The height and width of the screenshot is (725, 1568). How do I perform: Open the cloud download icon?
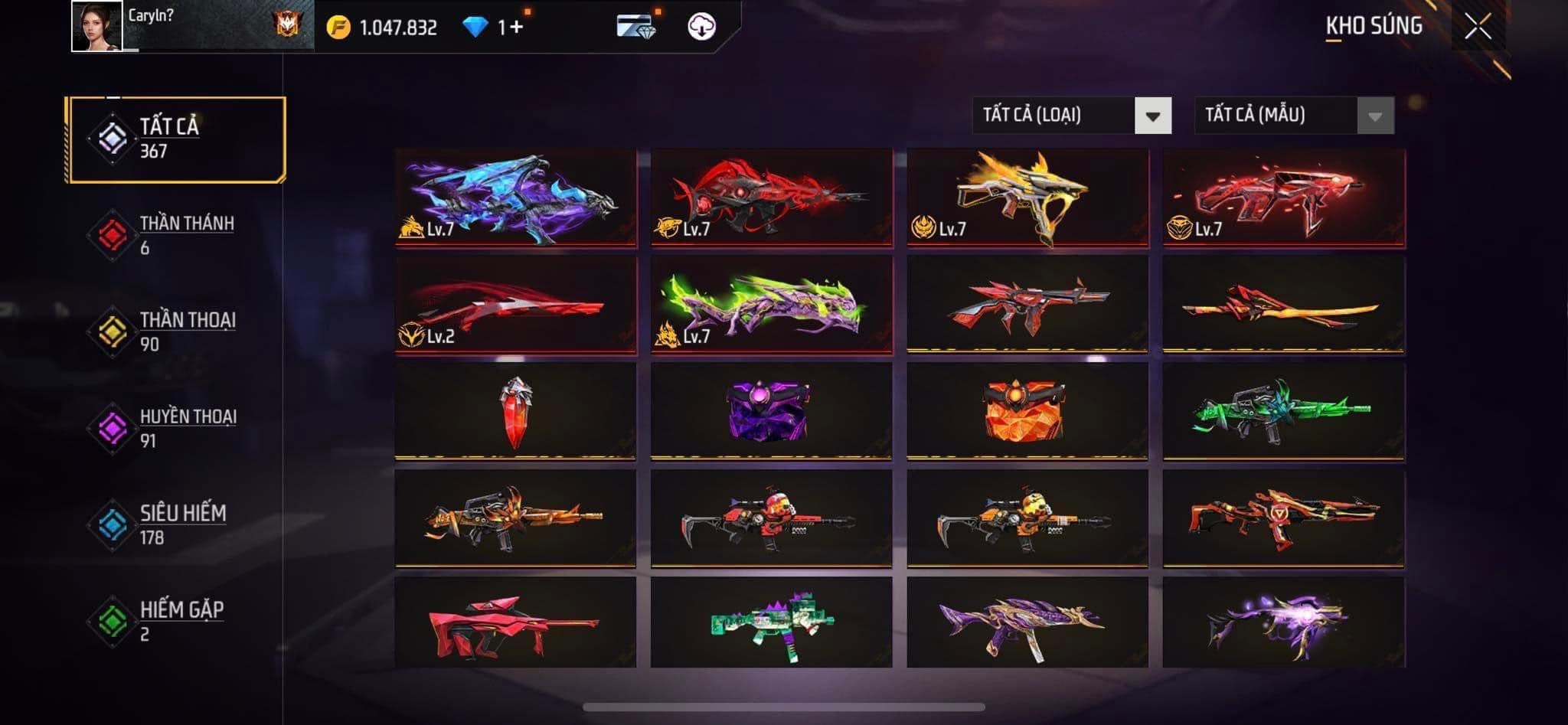click(x=701, y=28)
